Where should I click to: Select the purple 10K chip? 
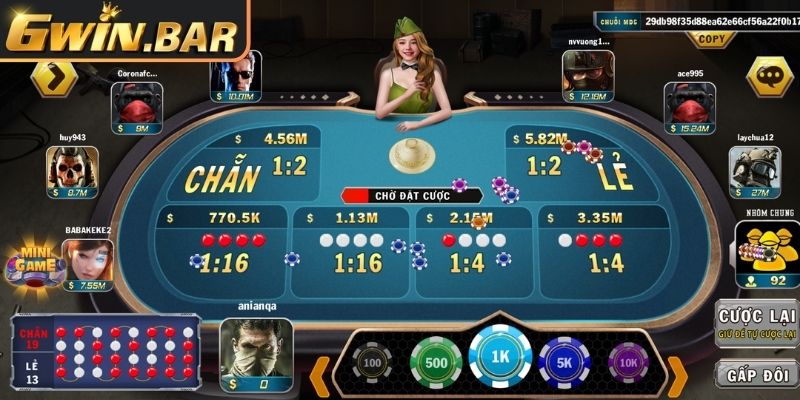point(628,362)
